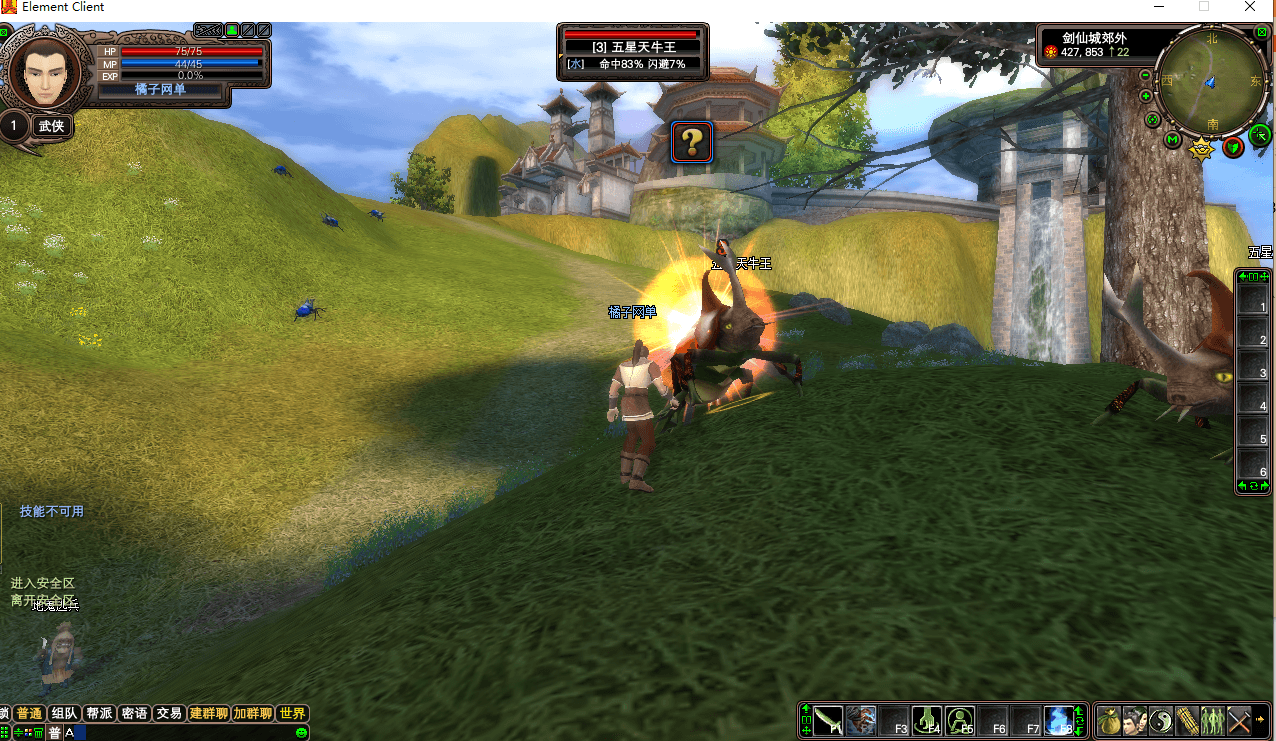Zoom out the minimap with minus button
This screenshot has width=1276, height=741.
click(x=1146, y=75)
